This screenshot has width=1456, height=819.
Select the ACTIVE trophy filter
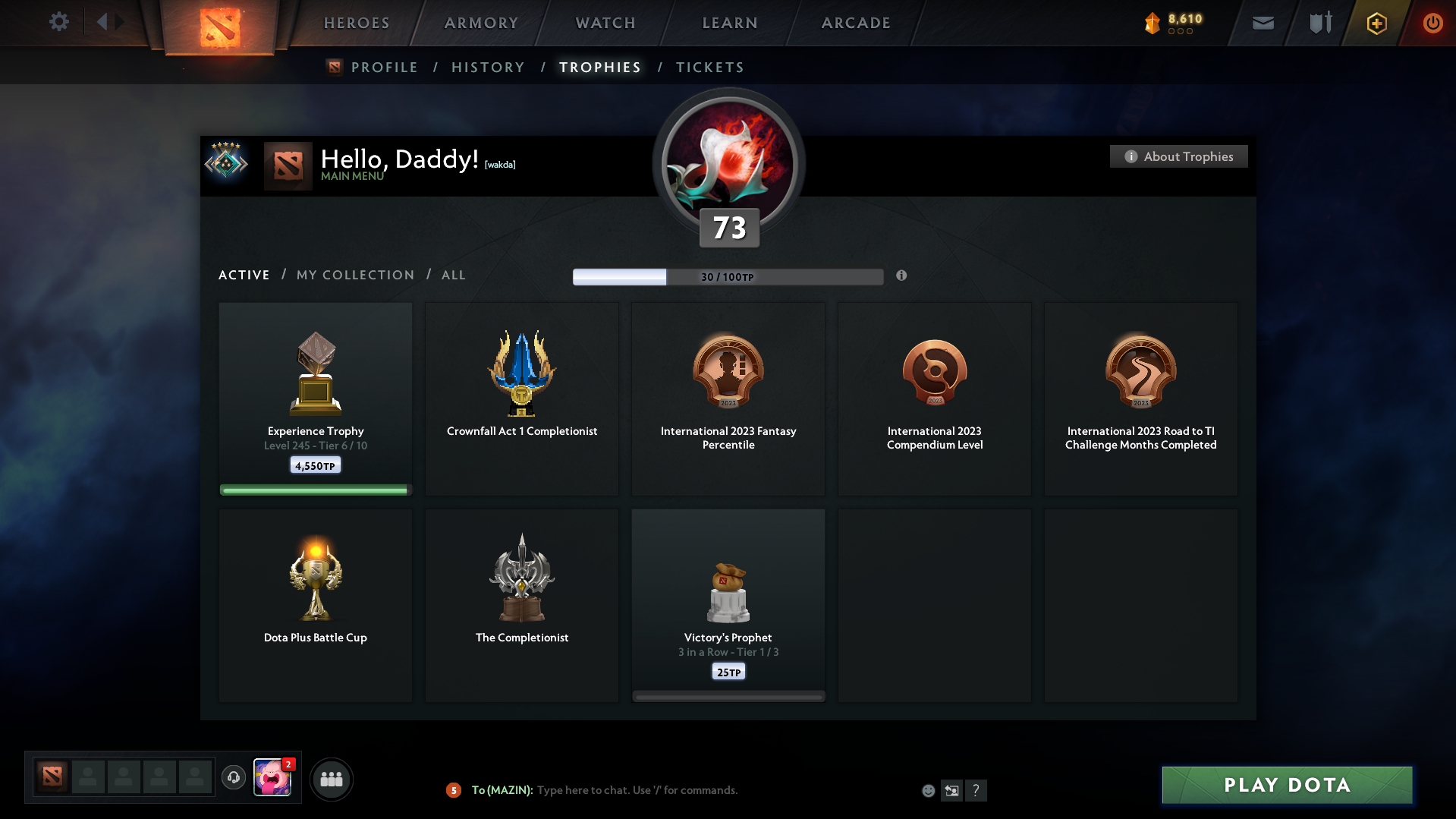[244, 275]
